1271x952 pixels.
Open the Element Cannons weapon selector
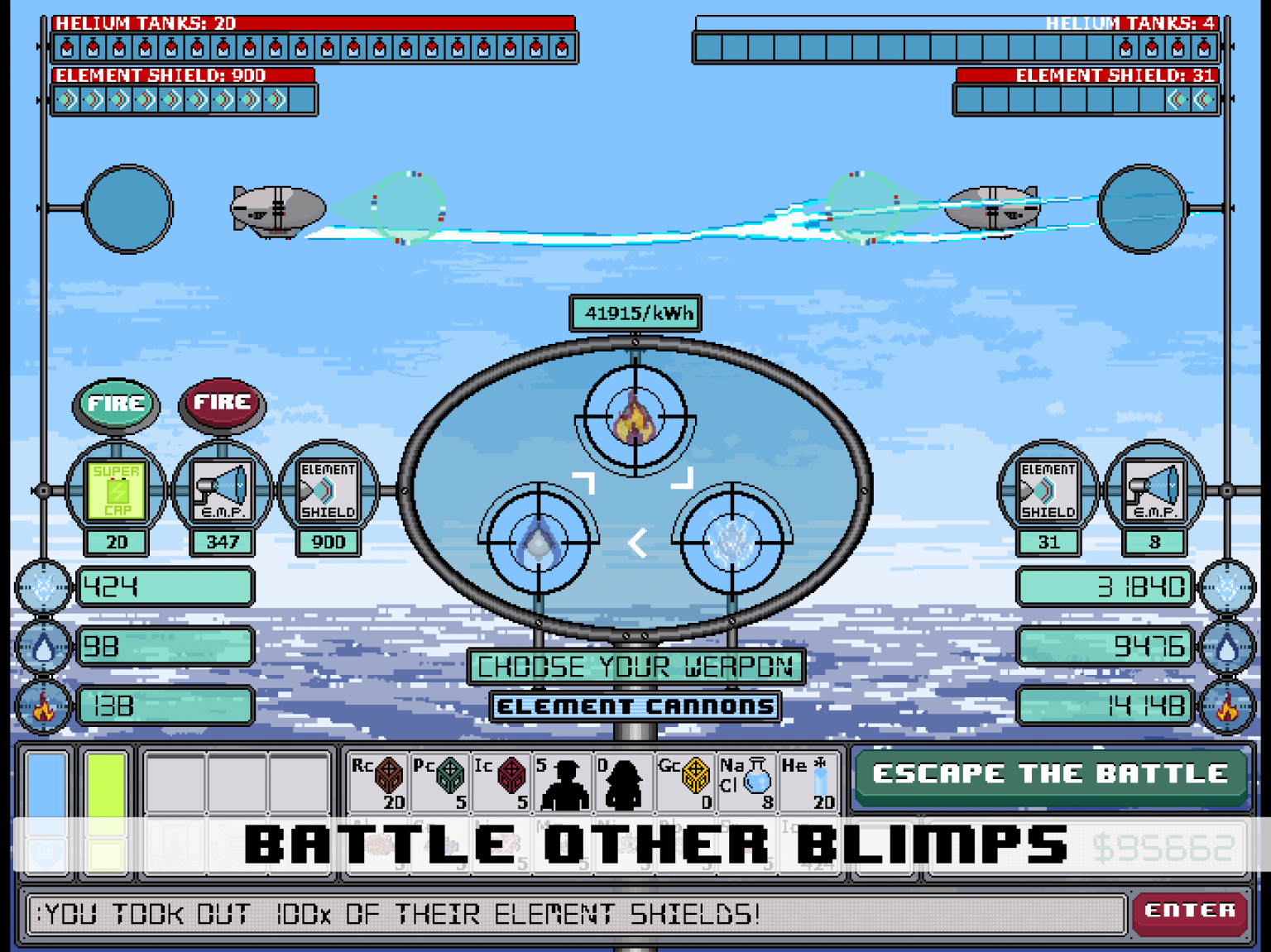pyautogui.click(x=635, y=706)
